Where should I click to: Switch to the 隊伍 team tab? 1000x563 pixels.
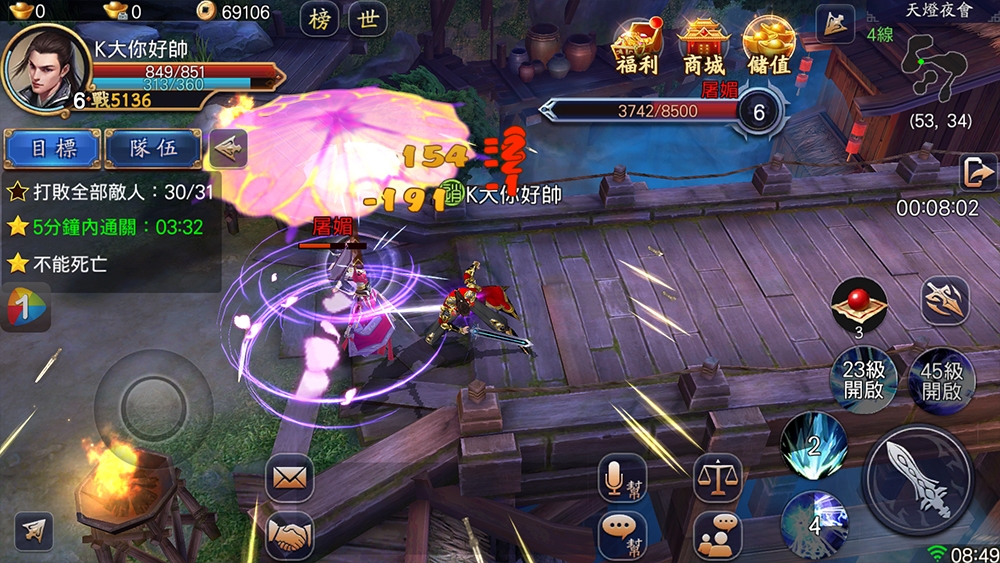click(x=153, y=149)
